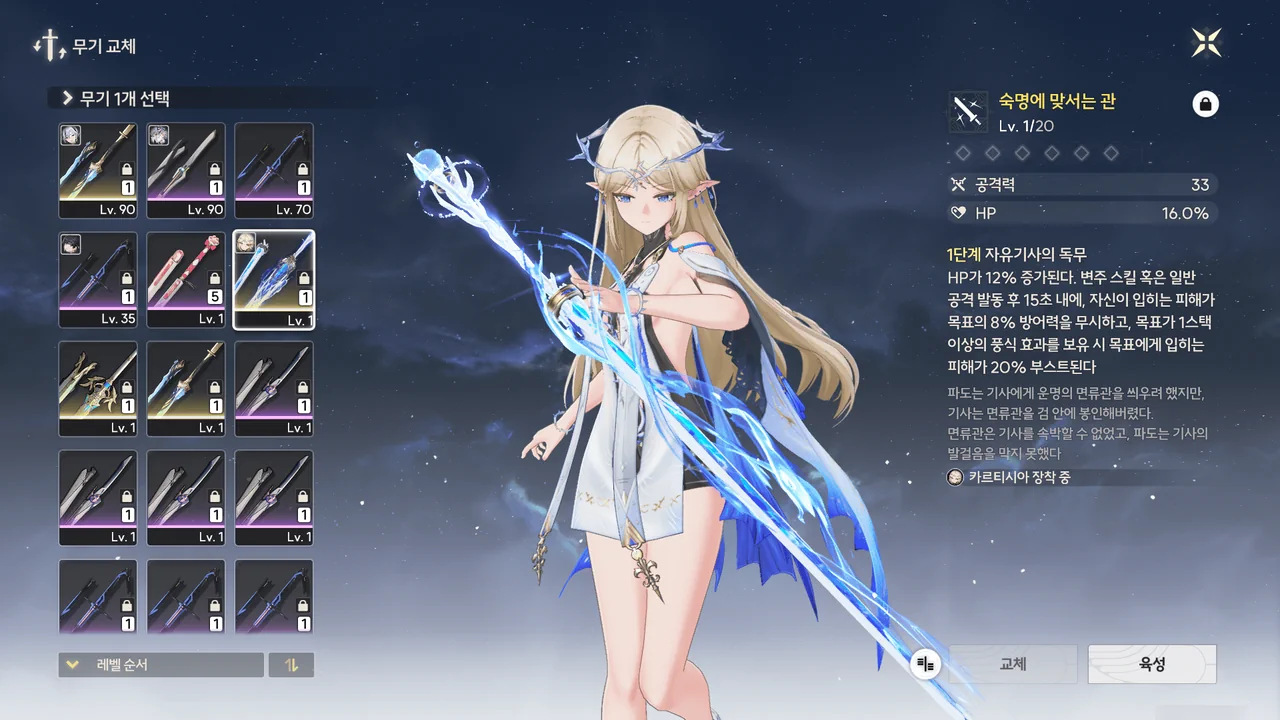
Task: Open the round compare-details button beside 교체
Action: 926,664
